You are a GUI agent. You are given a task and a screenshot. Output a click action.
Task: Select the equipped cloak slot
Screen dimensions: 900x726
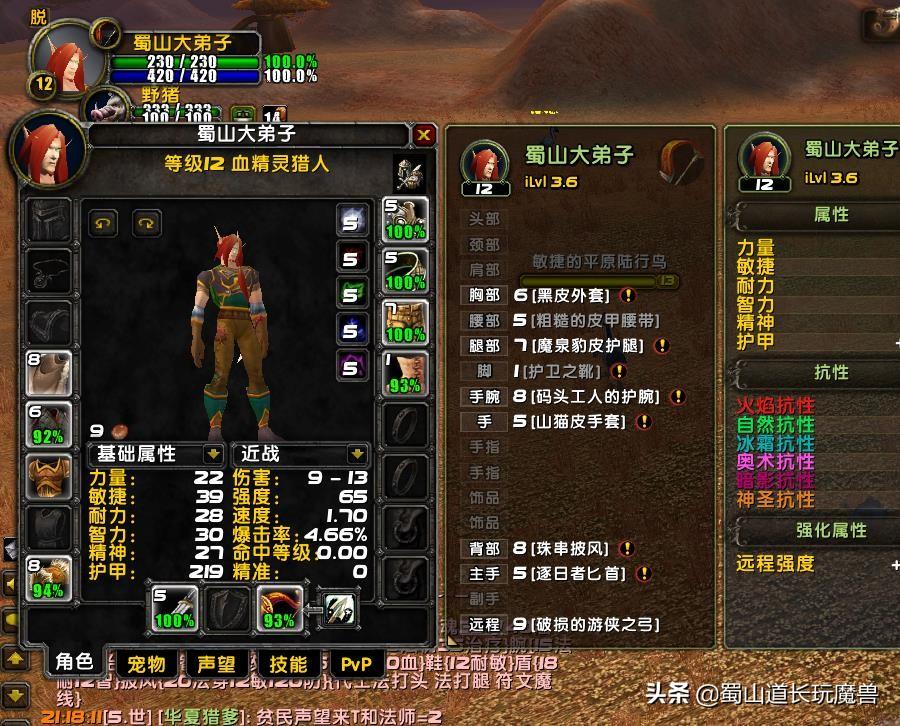(49, 374)
